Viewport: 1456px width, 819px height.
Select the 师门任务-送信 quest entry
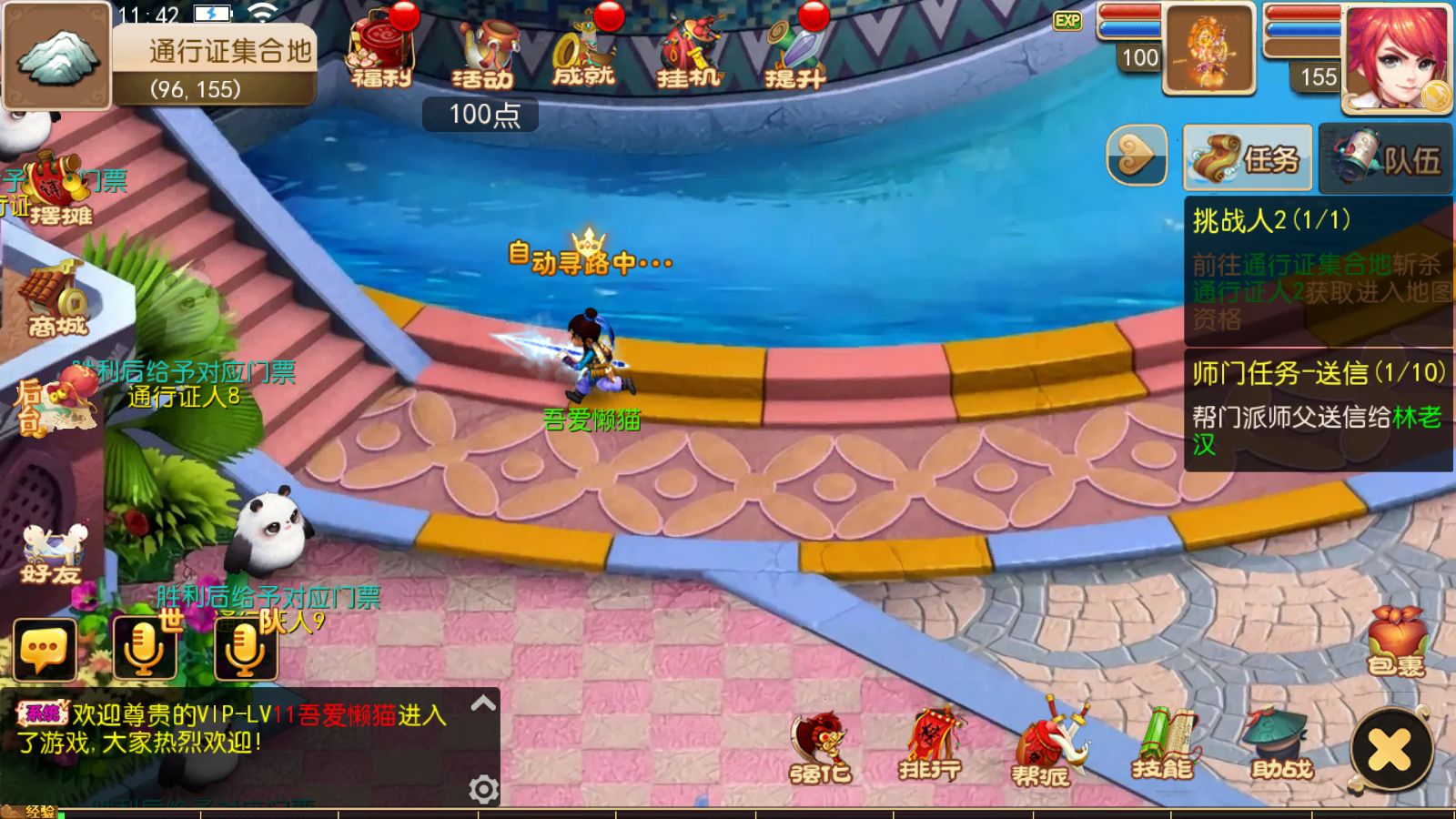tap(1317, 409)
